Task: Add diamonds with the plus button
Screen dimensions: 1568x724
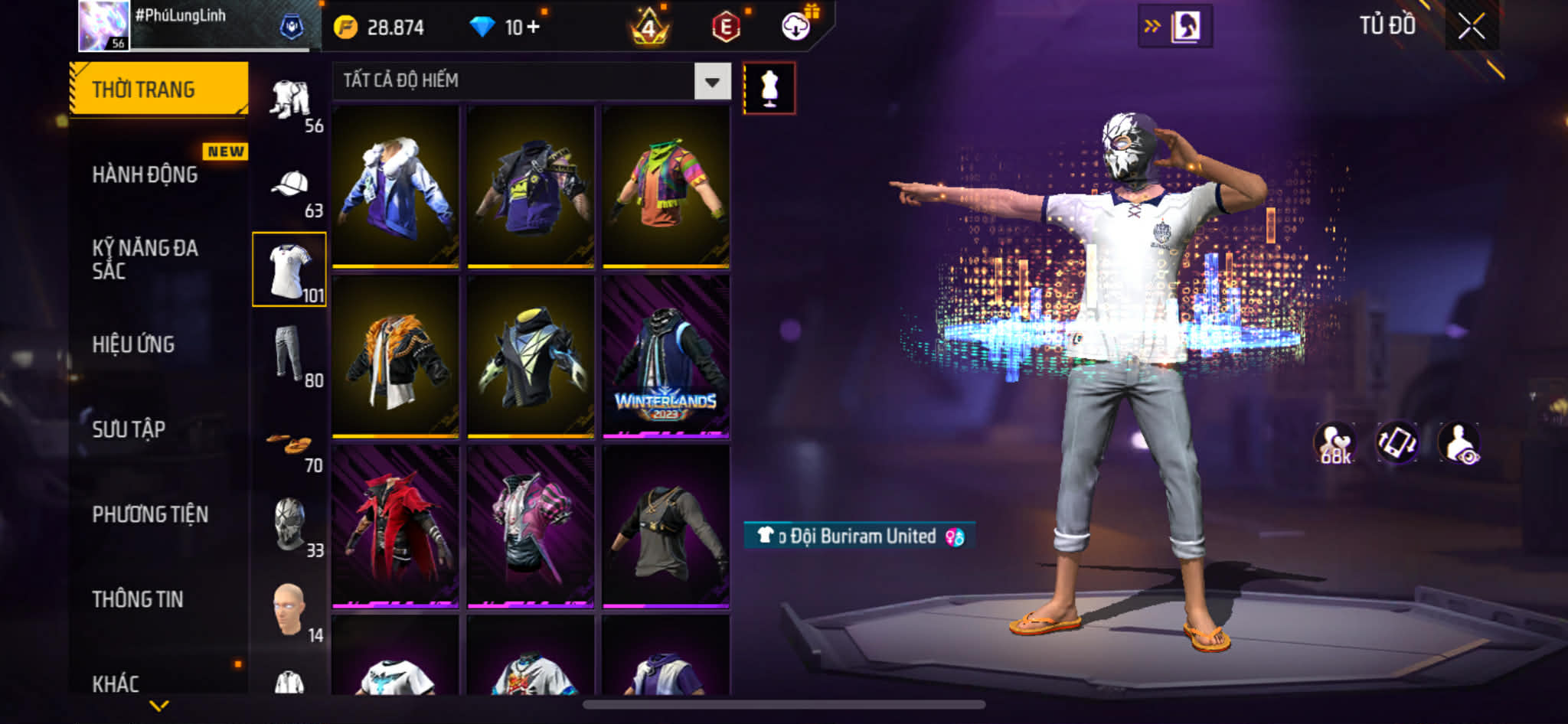Action: [533, 28]
